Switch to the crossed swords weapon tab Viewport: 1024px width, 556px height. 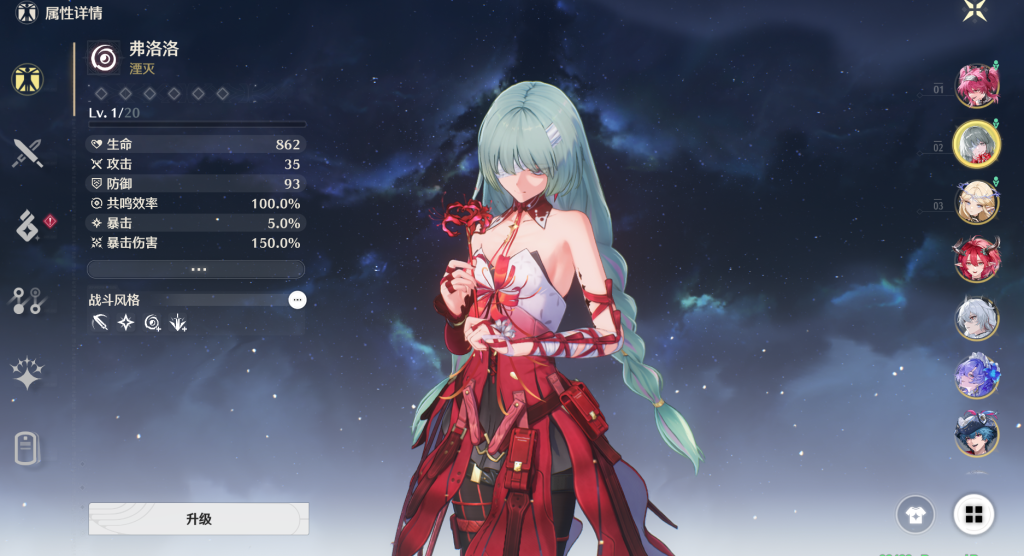pos(27,153)
